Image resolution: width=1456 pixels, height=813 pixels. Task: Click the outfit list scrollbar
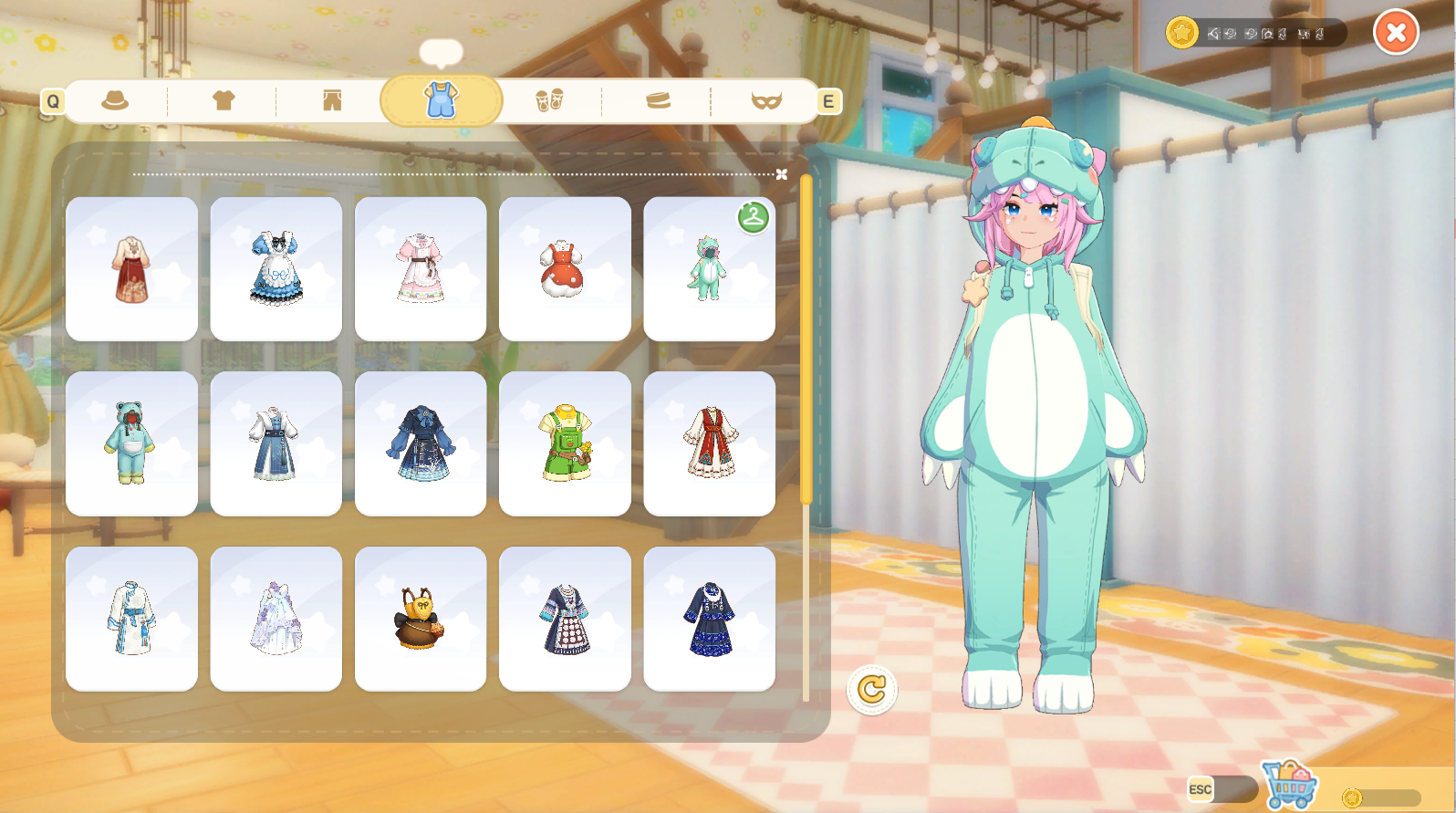[806, 339]
